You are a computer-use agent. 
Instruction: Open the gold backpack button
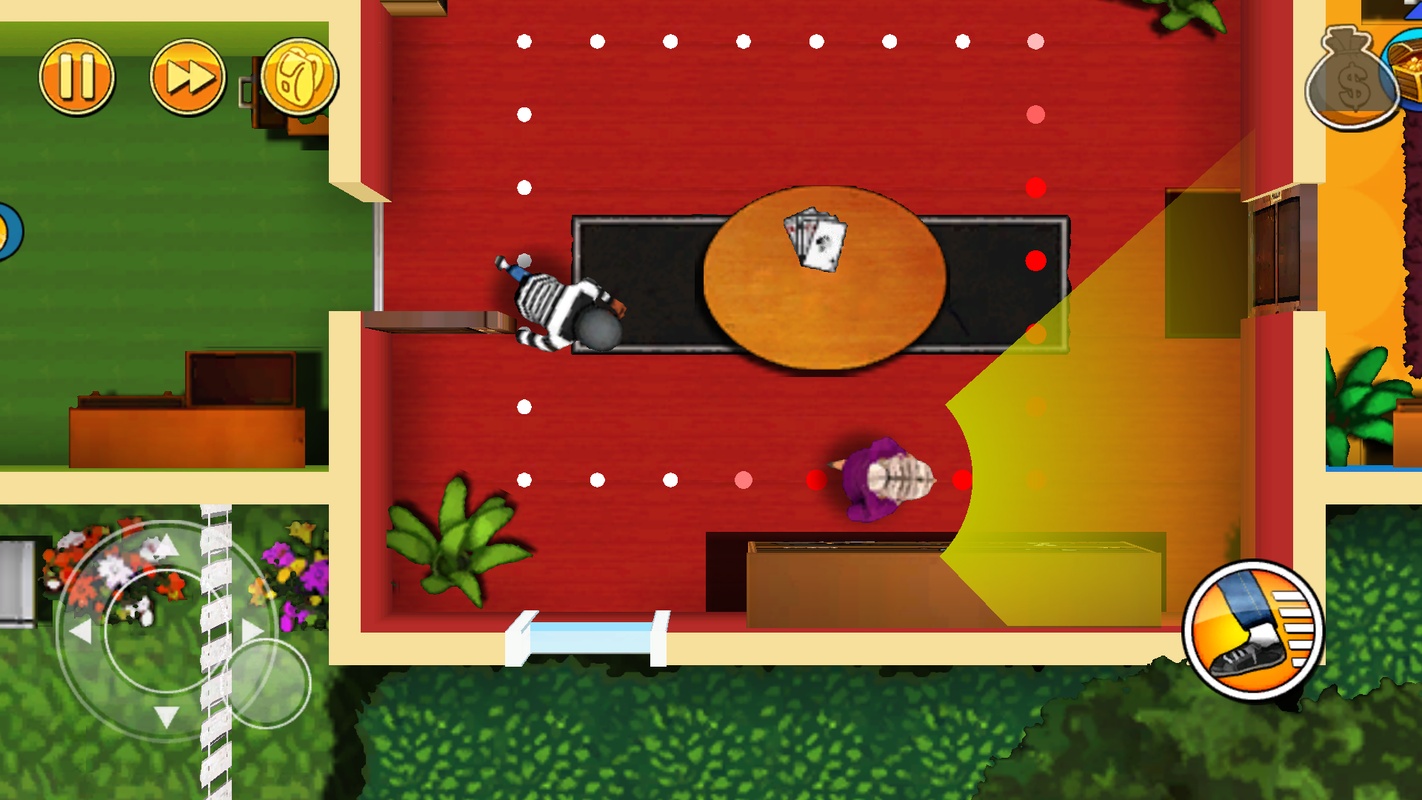299,77
